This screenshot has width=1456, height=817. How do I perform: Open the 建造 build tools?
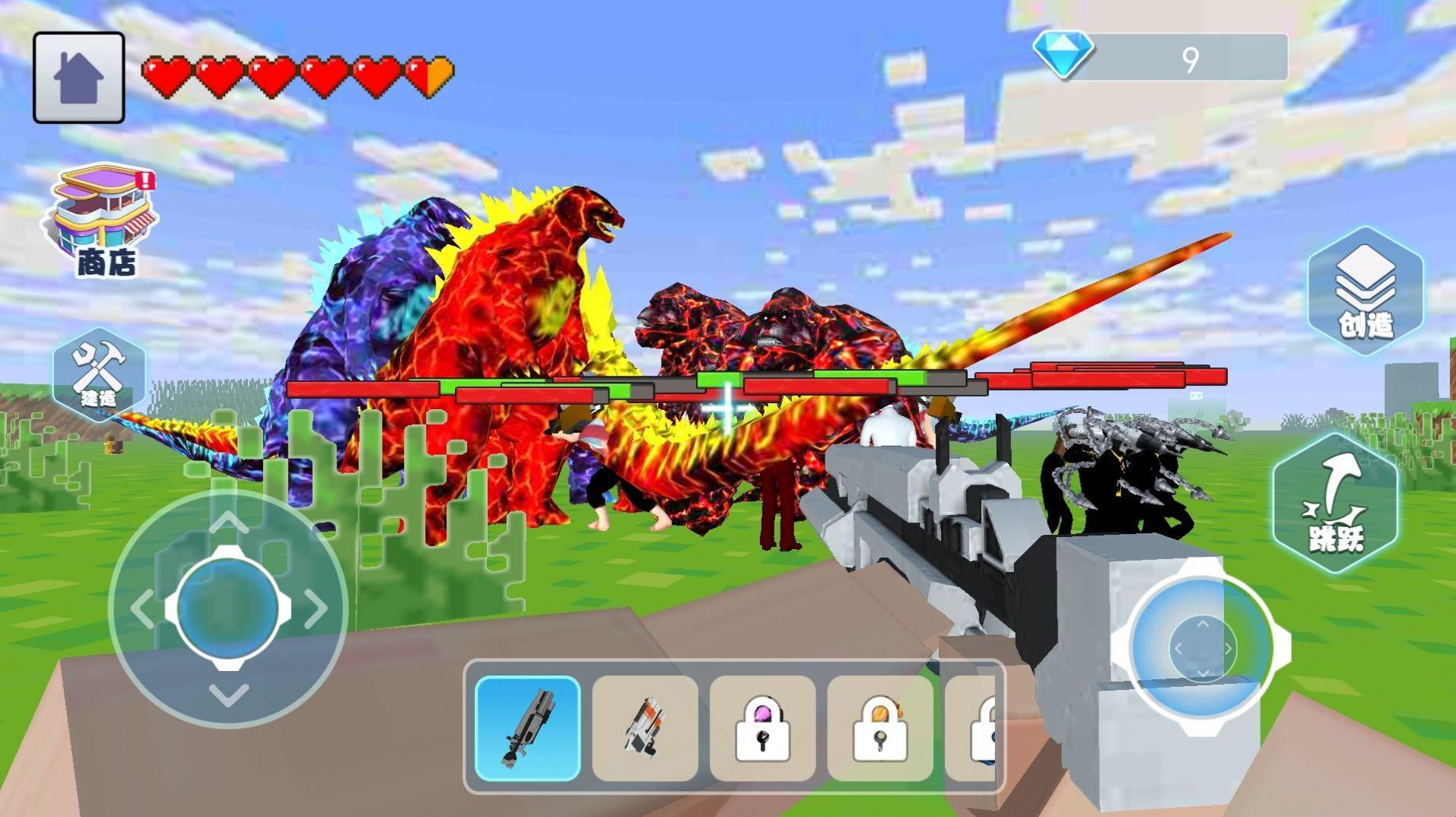pos(99,374)
